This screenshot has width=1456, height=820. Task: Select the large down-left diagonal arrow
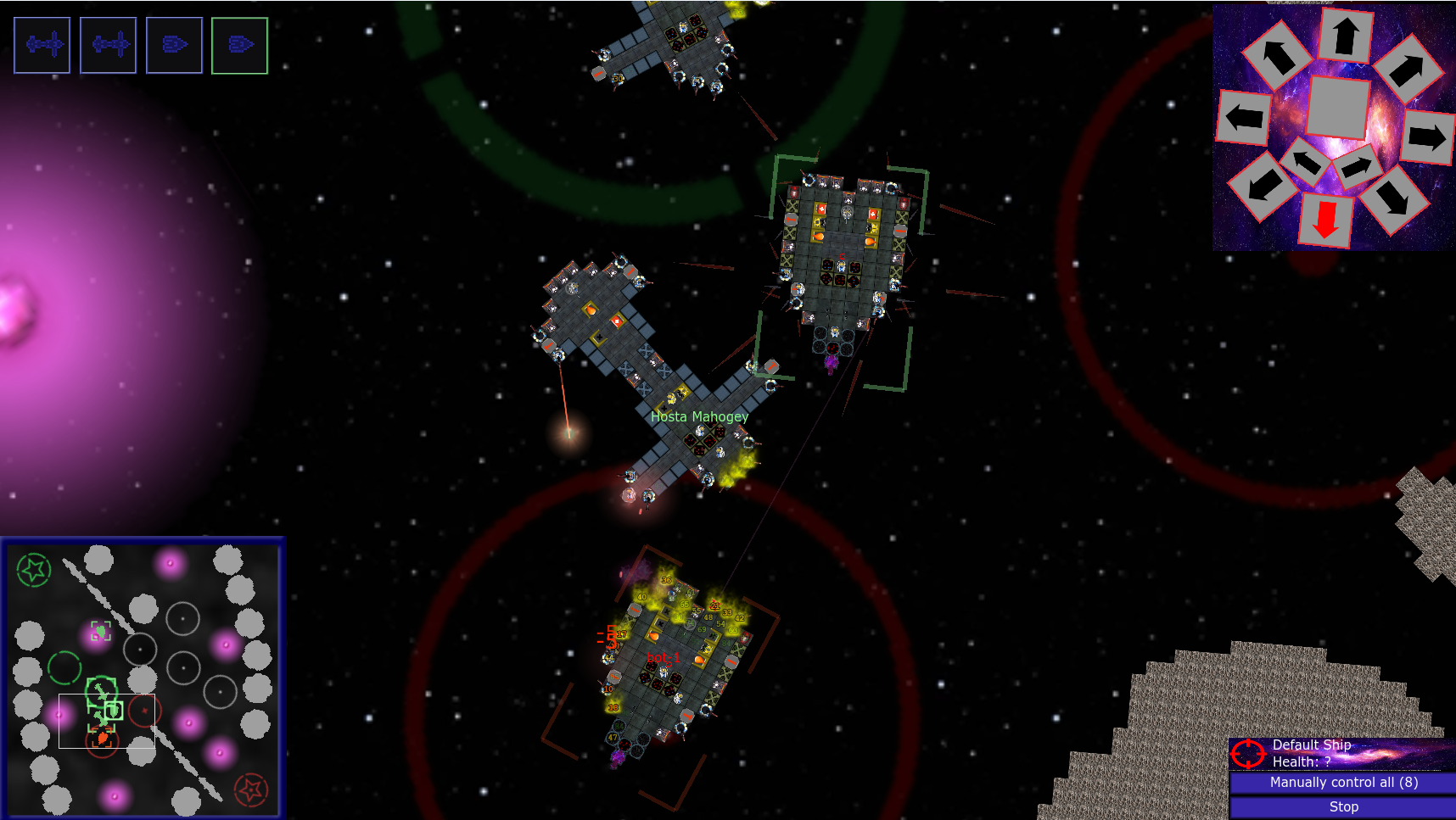[1263, 185]
